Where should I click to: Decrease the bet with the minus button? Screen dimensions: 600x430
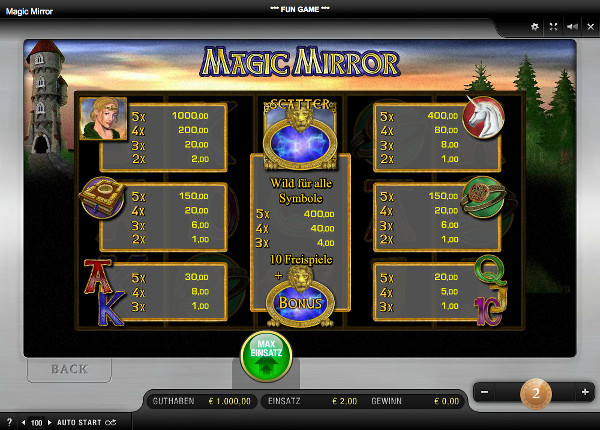(x=485, y=394)
